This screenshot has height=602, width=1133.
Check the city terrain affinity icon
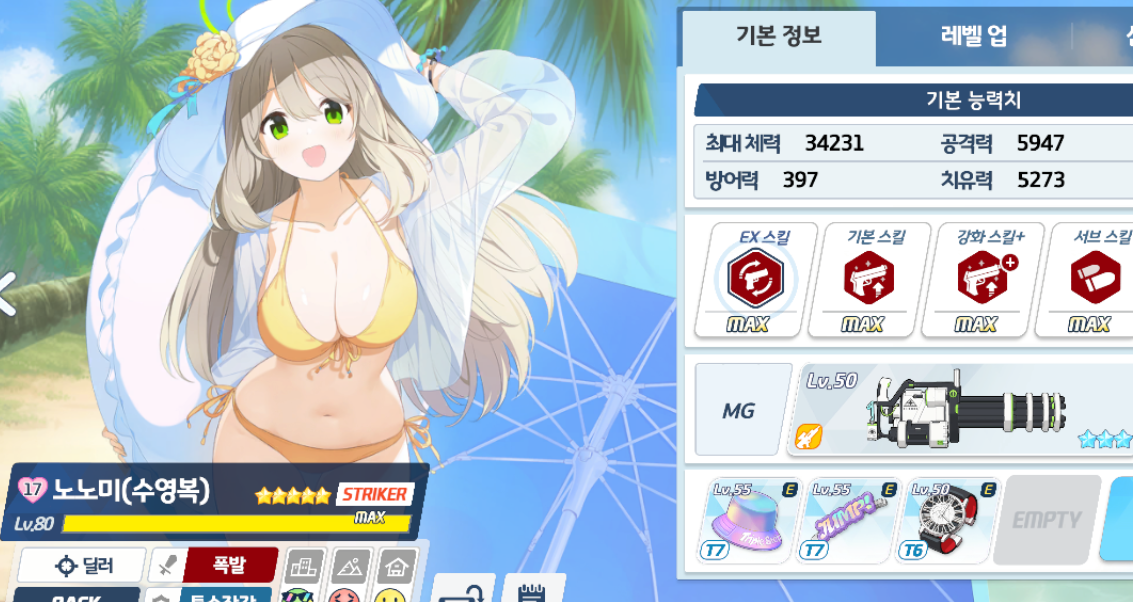tap(303, 567)
